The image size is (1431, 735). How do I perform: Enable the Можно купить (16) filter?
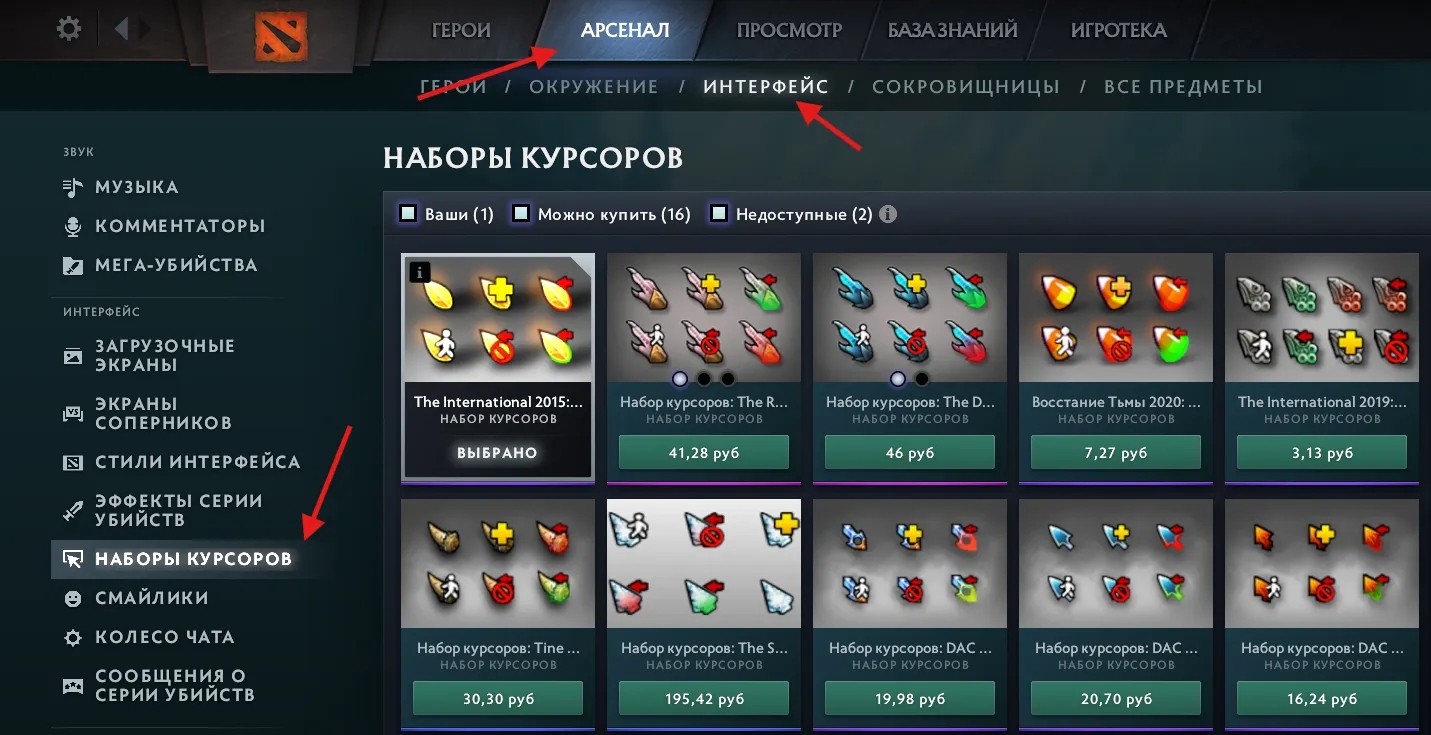520,213
